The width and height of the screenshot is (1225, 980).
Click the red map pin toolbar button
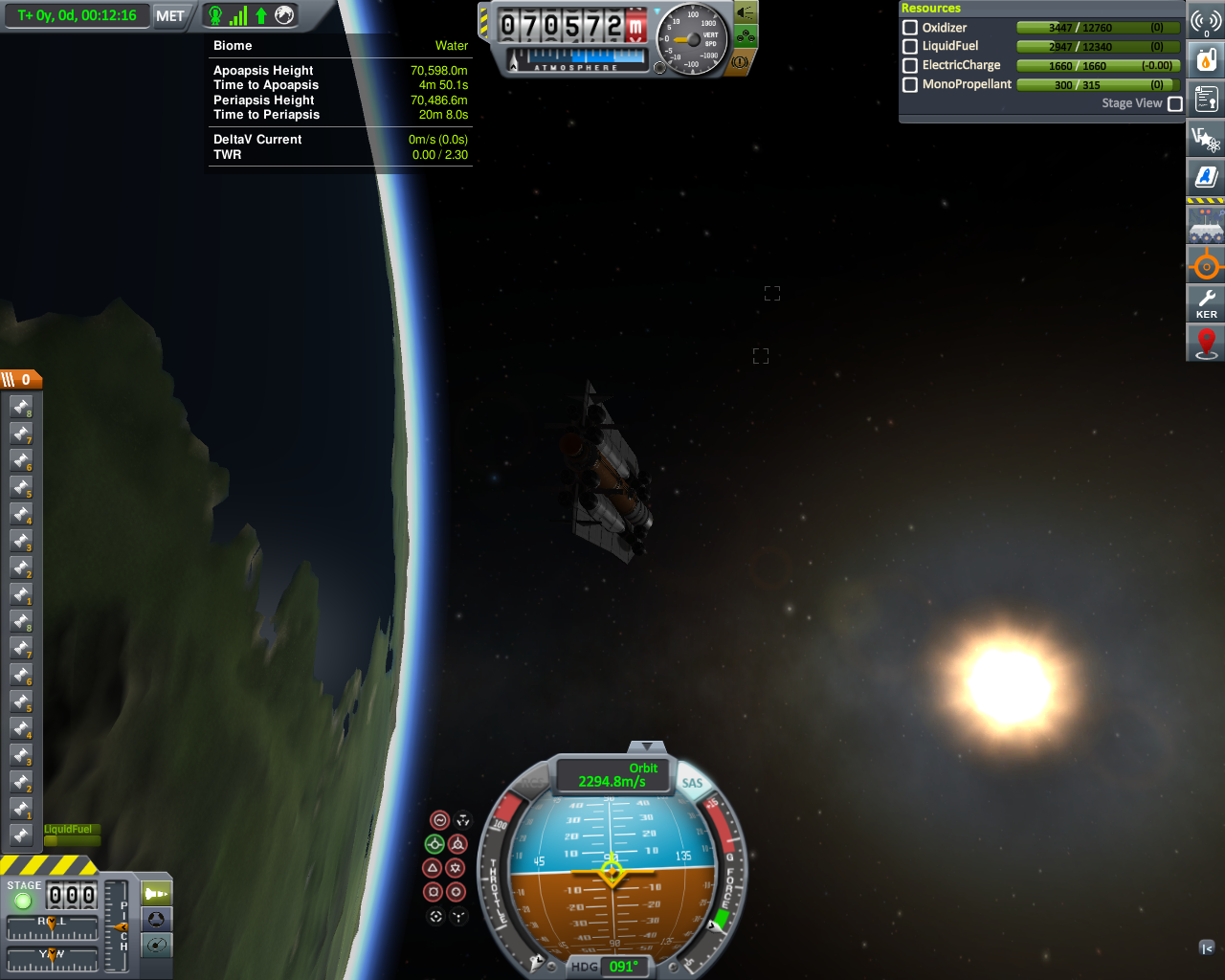click(x=1206, y=343)
